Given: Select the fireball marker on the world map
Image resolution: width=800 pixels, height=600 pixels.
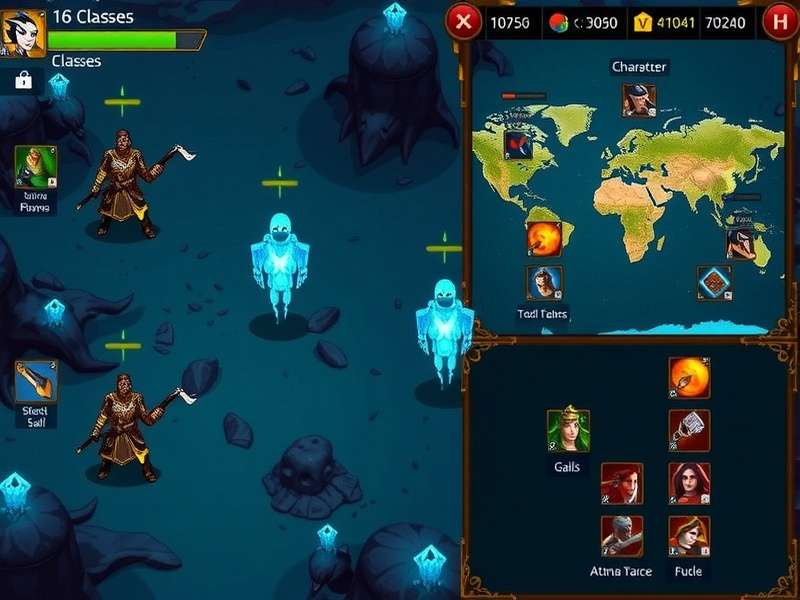Looking at the screenshot, I should coord(544,239).
